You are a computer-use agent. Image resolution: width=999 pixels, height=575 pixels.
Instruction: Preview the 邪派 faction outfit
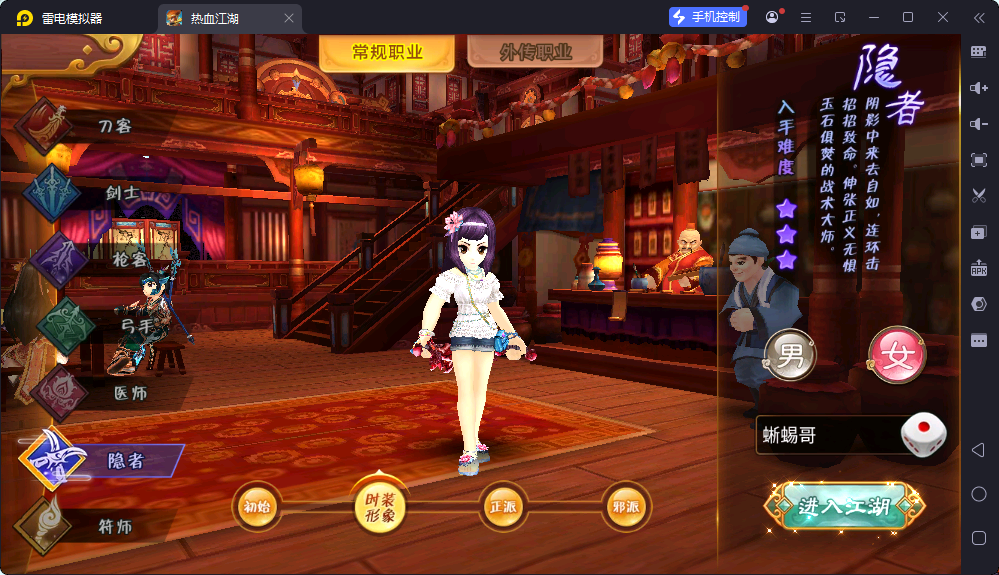(626, 507)
